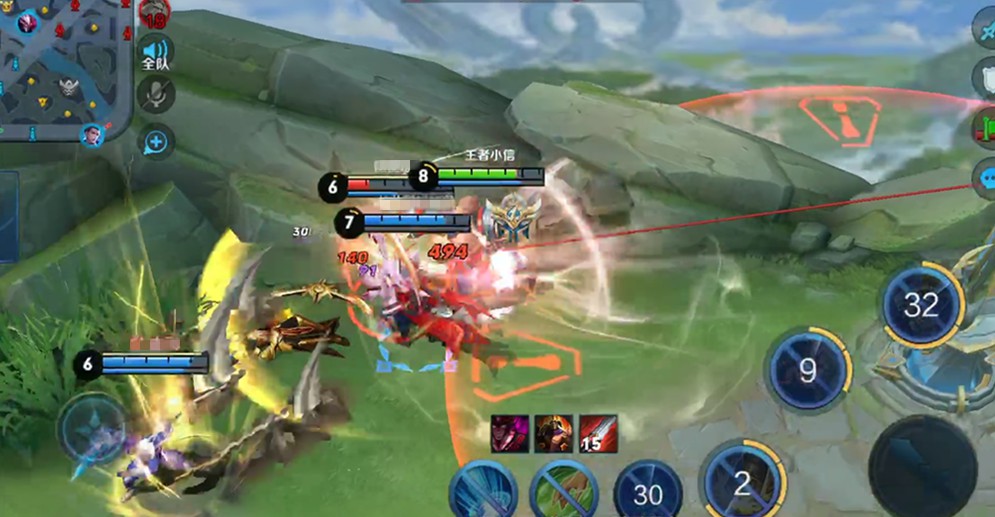This screenshot has height=517, width=995.
Task: Tap the green recall/restore skill button
Action: click(x=564, y=492)
